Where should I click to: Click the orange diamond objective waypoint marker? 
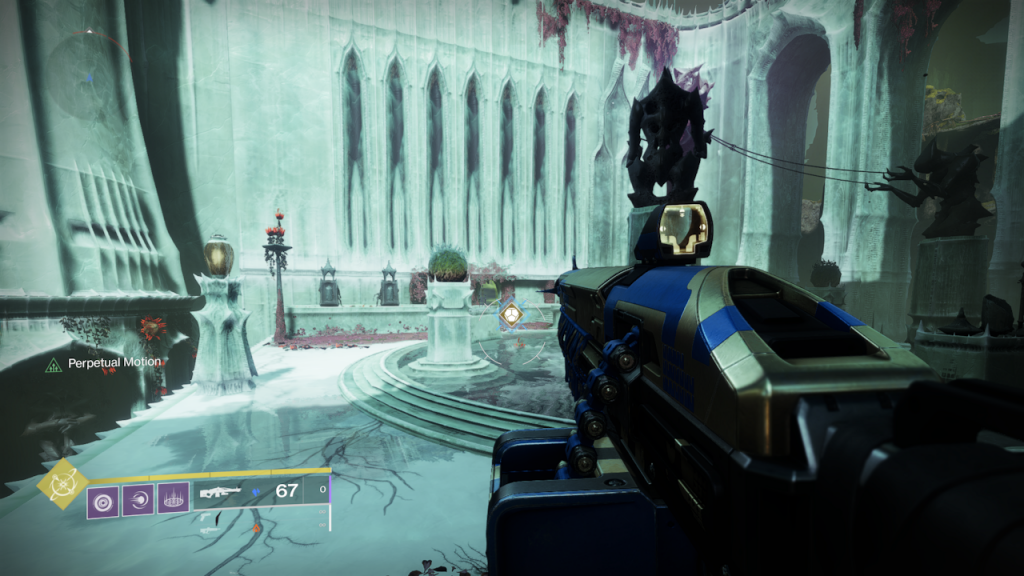click(x=510, y=316)
